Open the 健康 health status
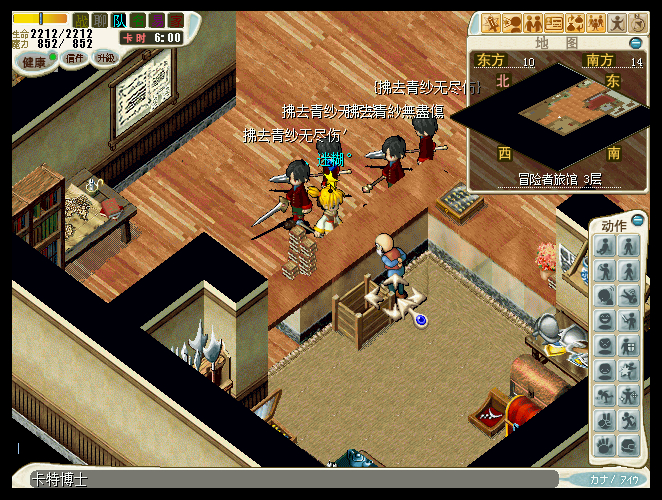The height and width of the screenshot is (500, 662). [x=34, y=61]
